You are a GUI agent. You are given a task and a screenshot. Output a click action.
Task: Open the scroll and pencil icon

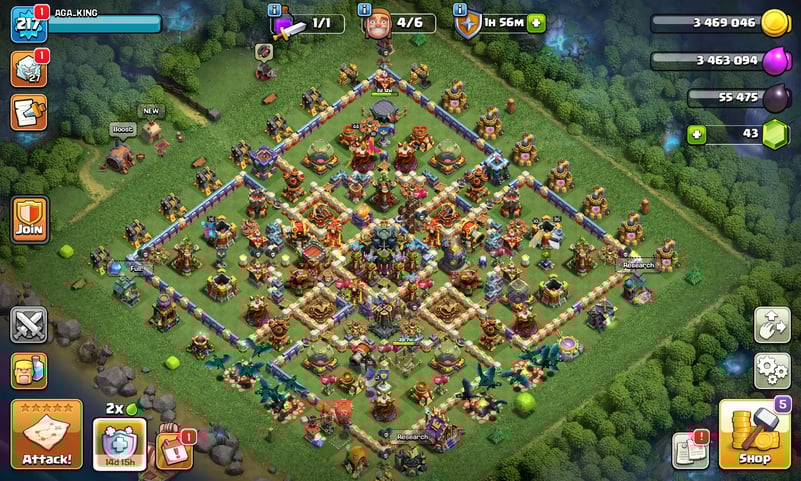point(29,112)
